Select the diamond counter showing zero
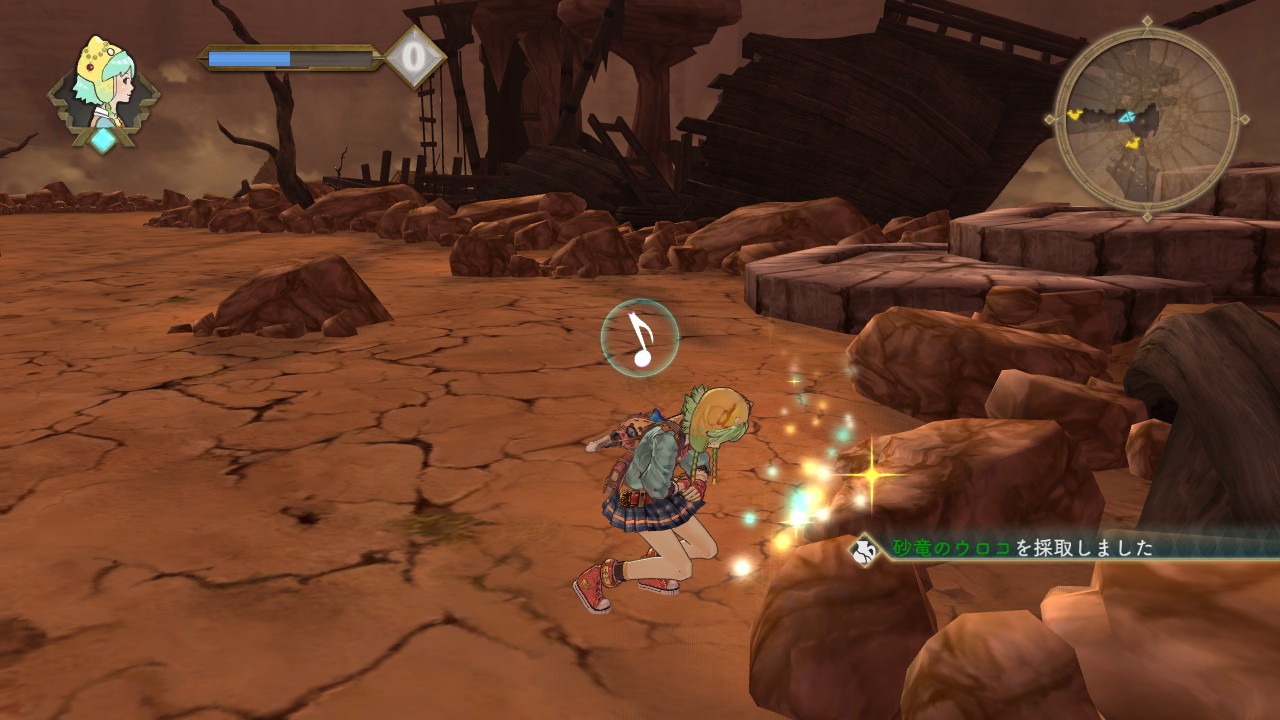Viewport: 1280px width, 720px height. coord(414,57)
